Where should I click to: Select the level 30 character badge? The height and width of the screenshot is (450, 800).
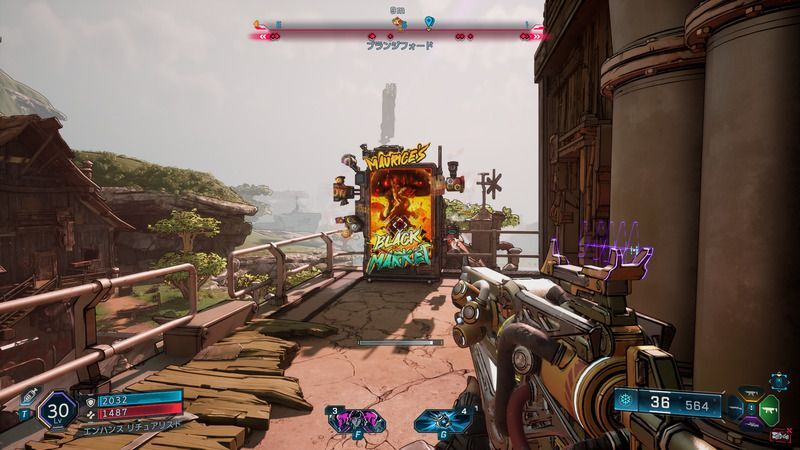point(56,410)
